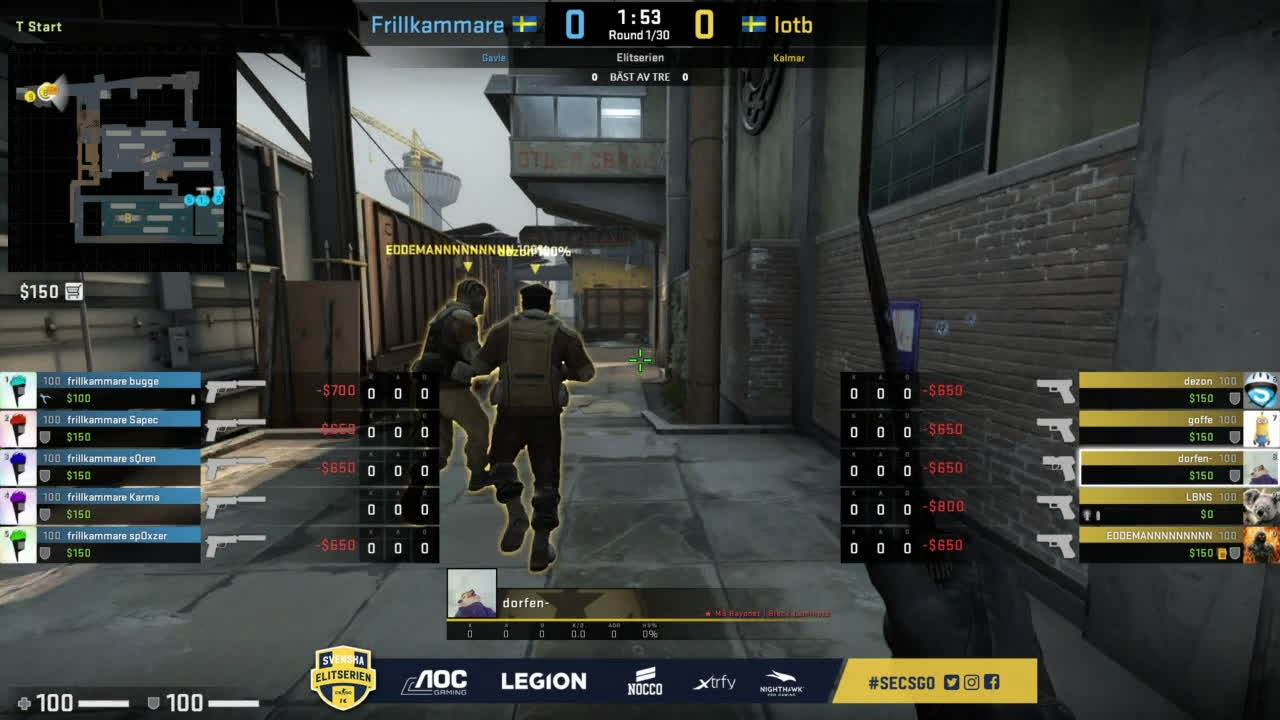Click the flashbang icon under LBNS
1280x720 pixels.
click(1087, 514)
